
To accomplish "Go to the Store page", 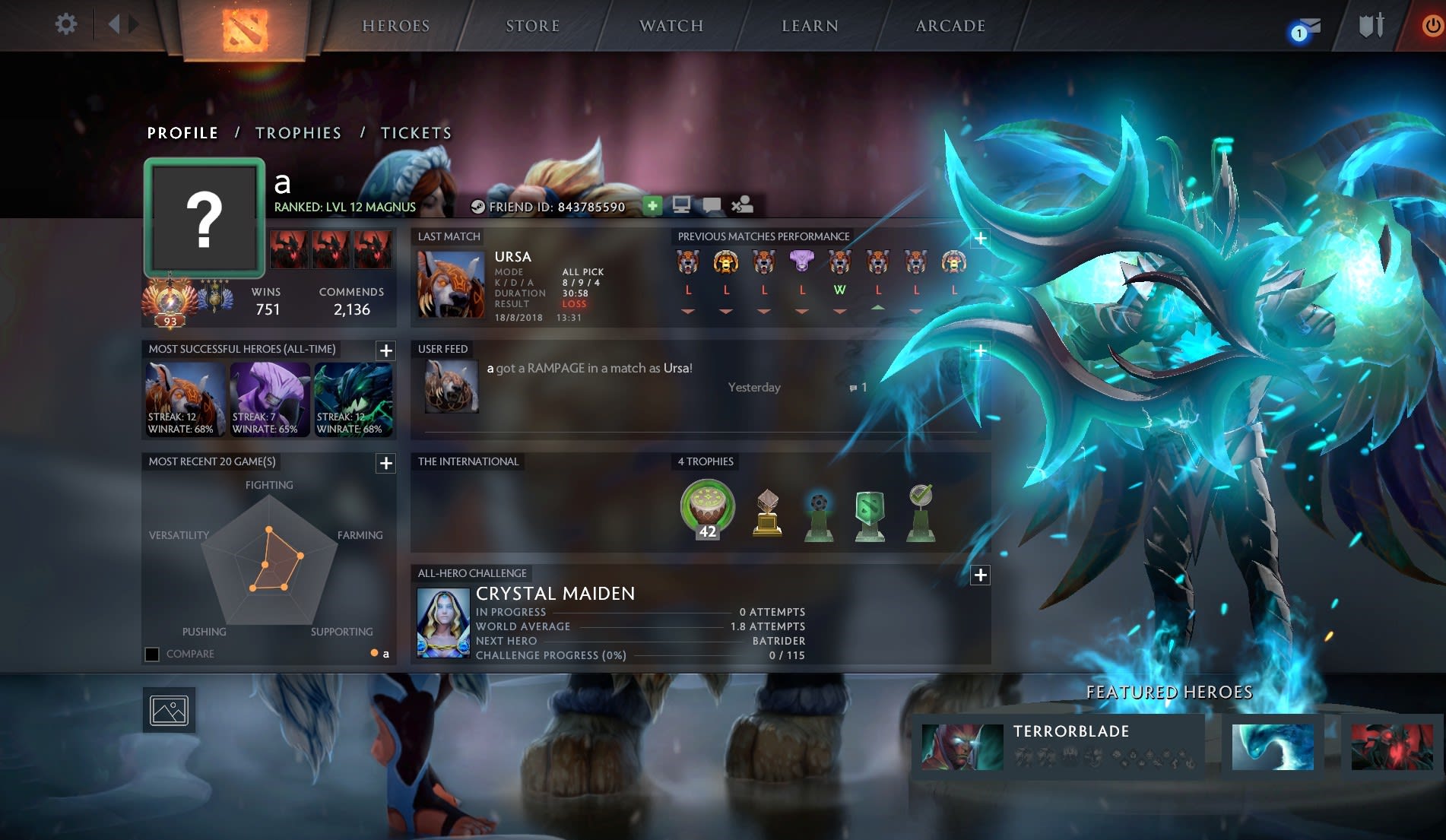I will (532, 26).
